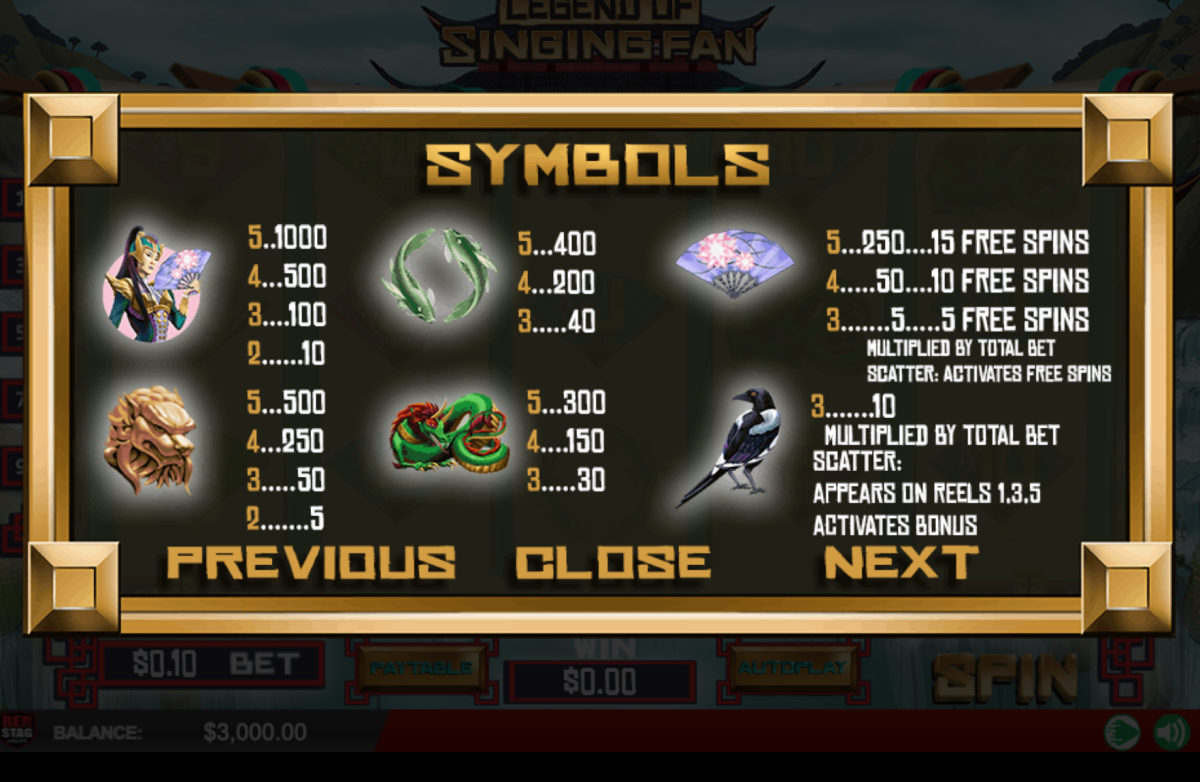
Task: Hit the dimmed Spin button
Action: coord(1005,679)
